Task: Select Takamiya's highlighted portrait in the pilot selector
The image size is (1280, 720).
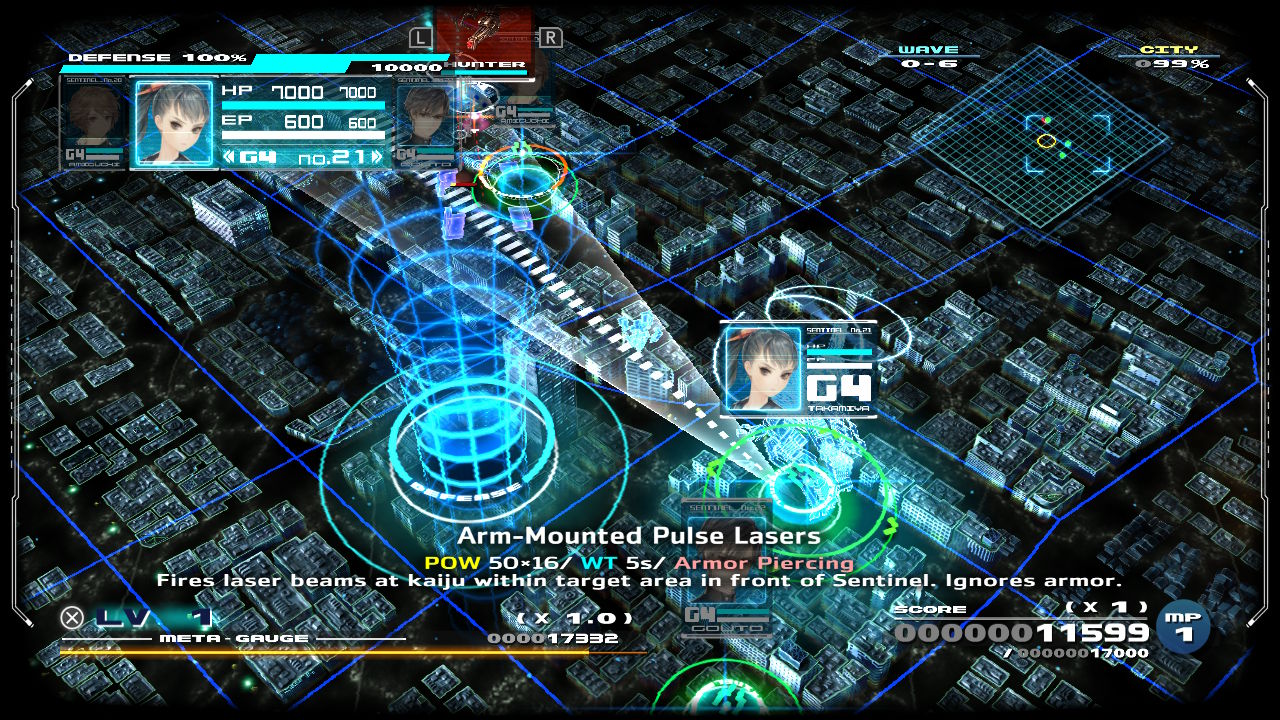Action: (174, 122)
